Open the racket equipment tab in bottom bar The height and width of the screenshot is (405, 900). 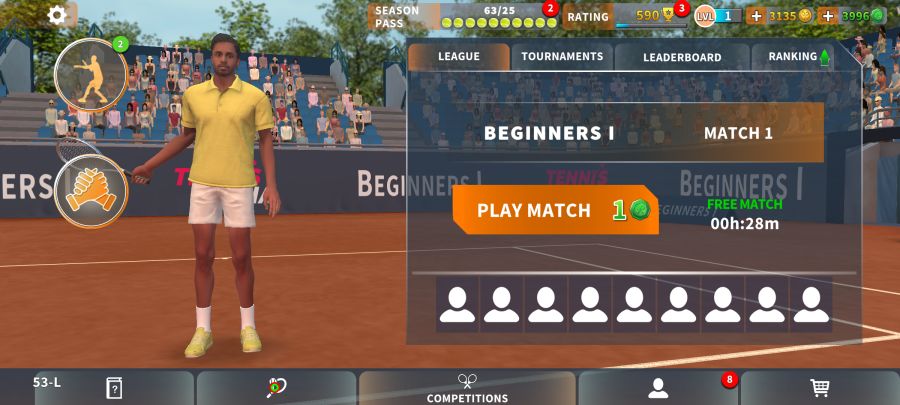point(277,388)
